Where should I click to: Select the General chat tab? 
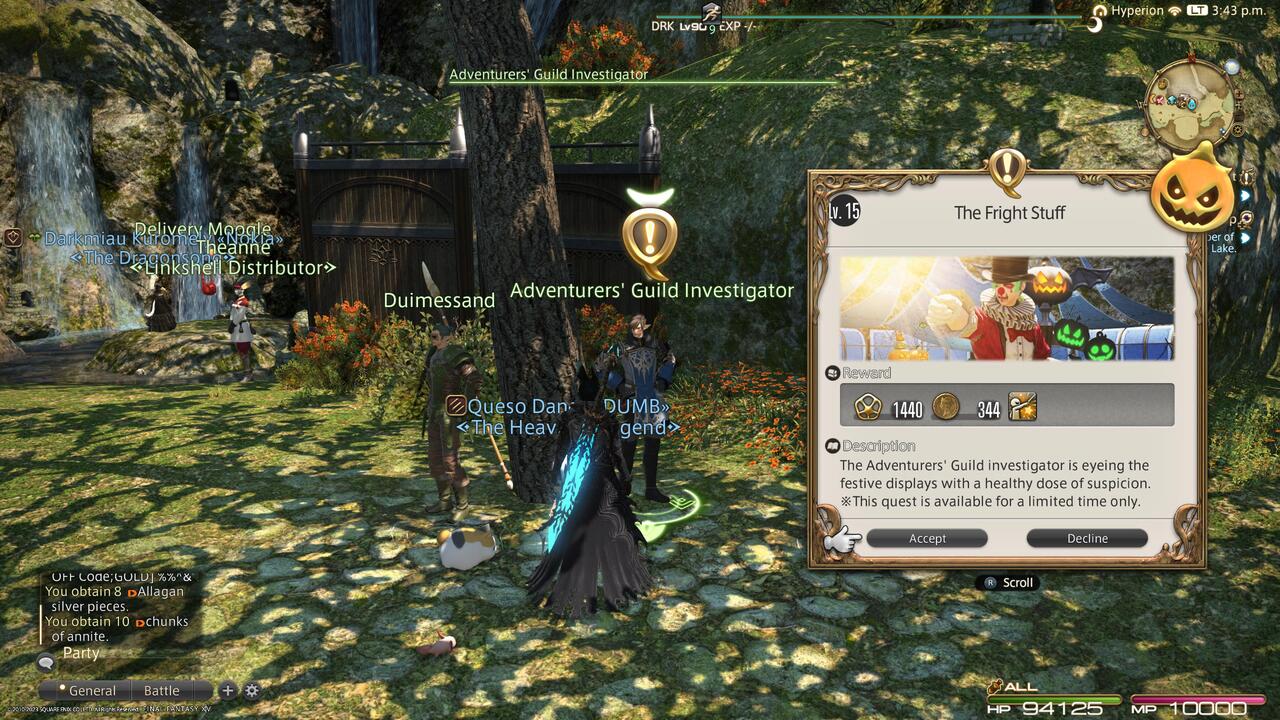point(92,690)
